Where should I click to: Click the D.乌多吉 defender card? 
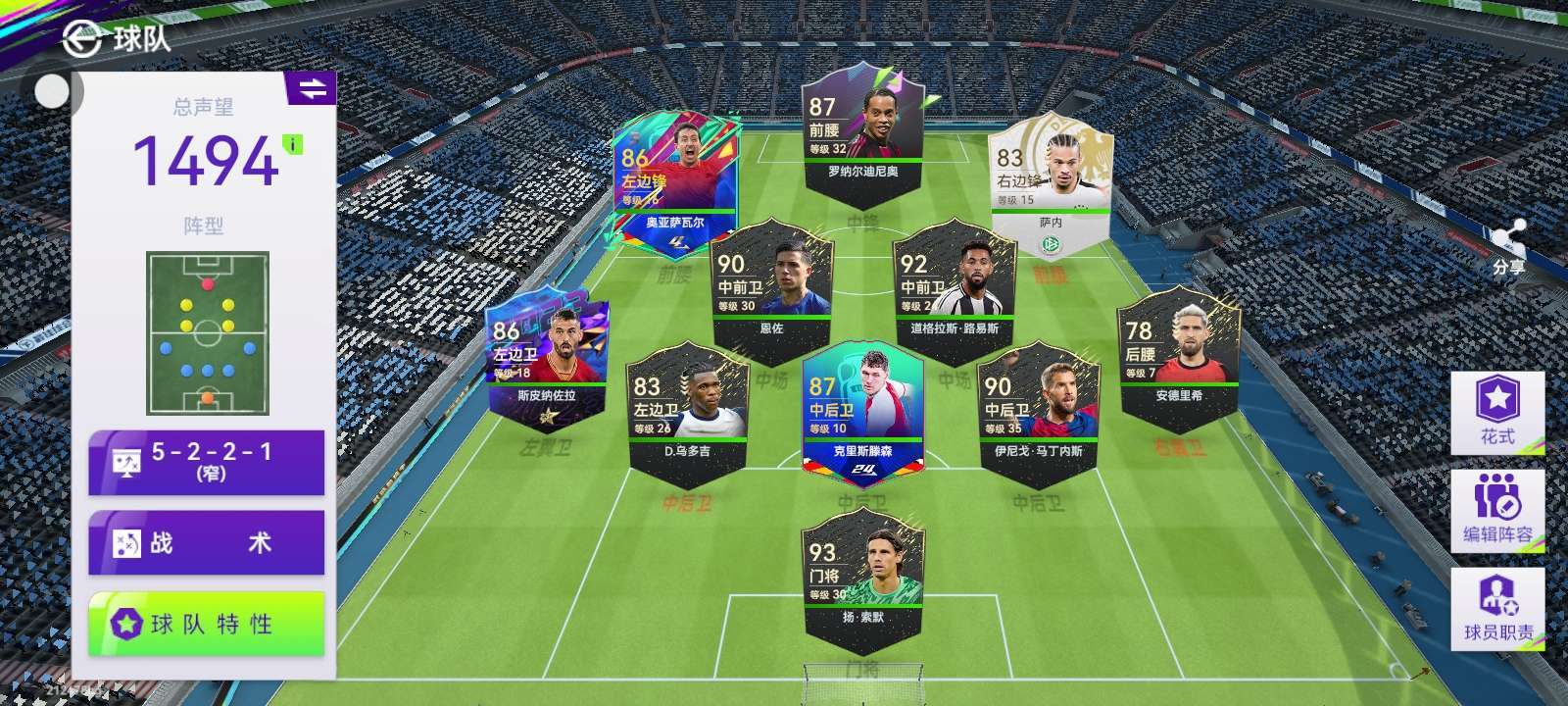point(686,412)
